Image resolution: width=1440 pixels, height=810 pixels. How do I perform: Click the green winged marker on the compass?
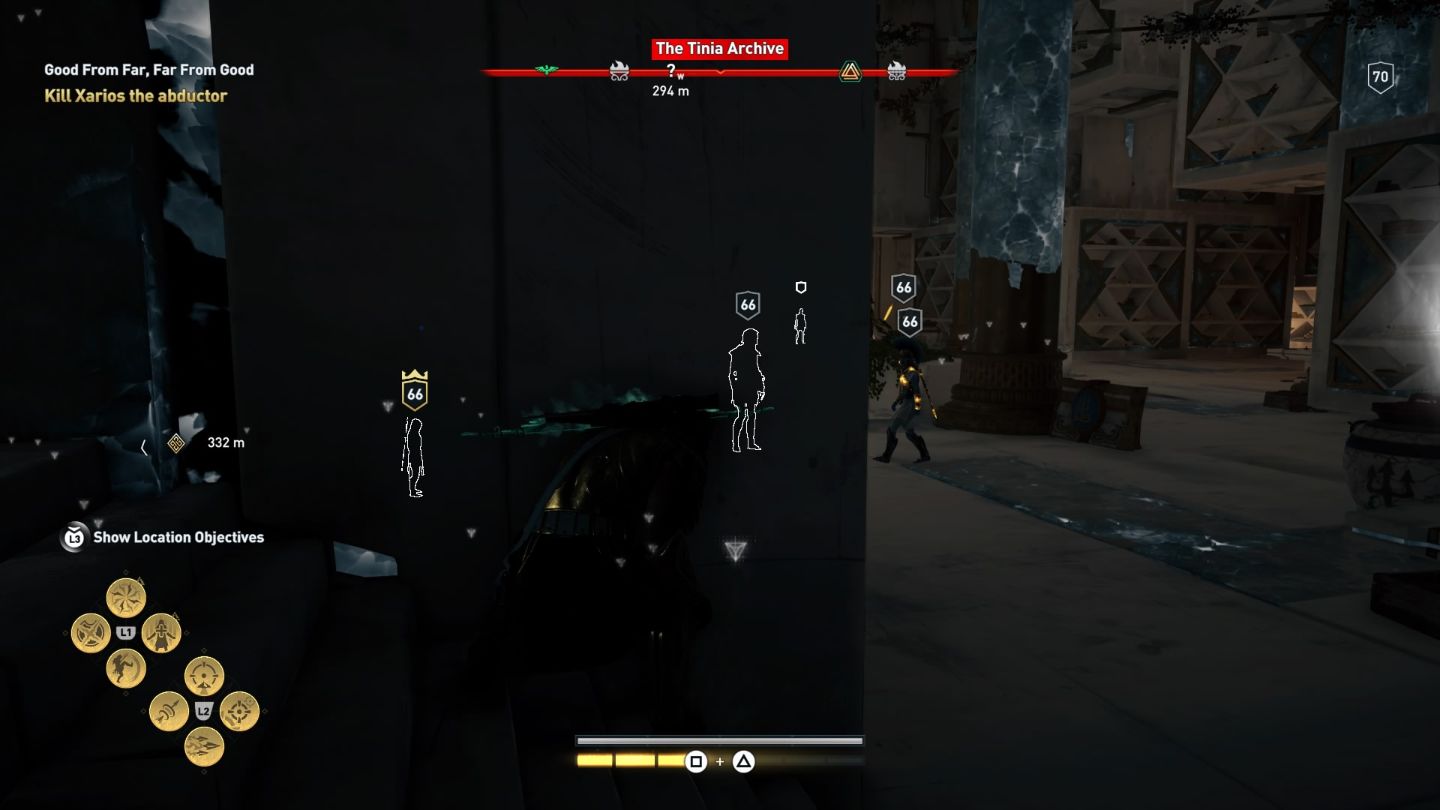(x=544, y=70)
